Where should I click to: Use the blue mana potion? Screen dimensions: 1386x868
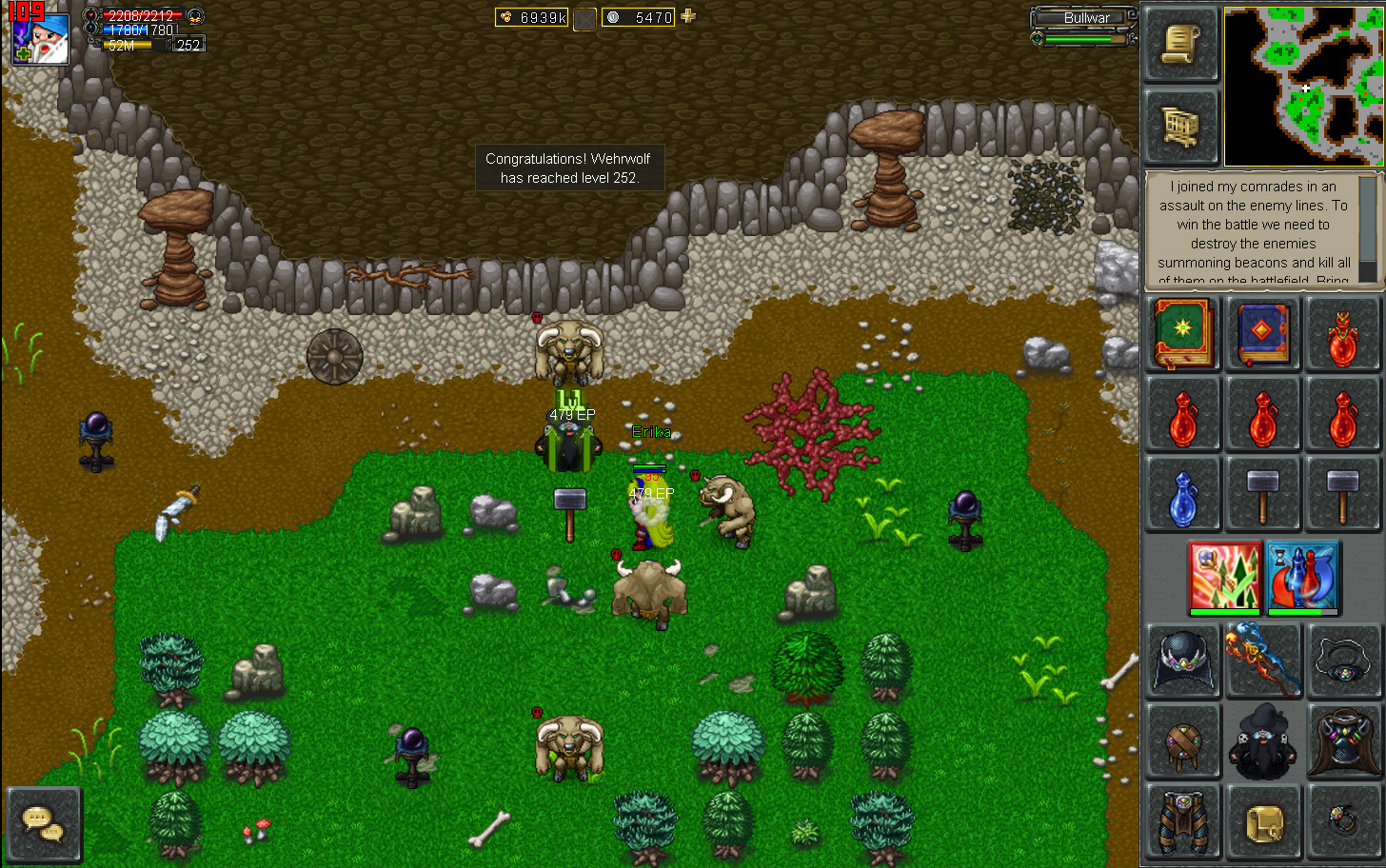pyautogui.click(x=1182, y=495)
